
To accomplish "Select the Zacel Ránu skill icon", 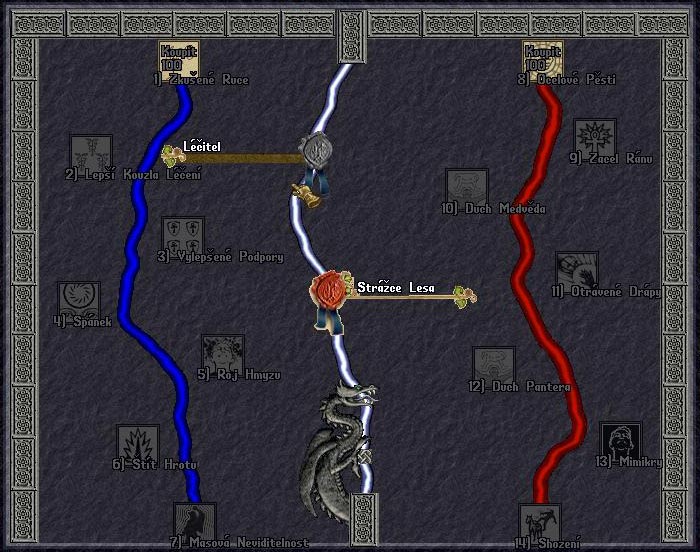I will [594, 139].
